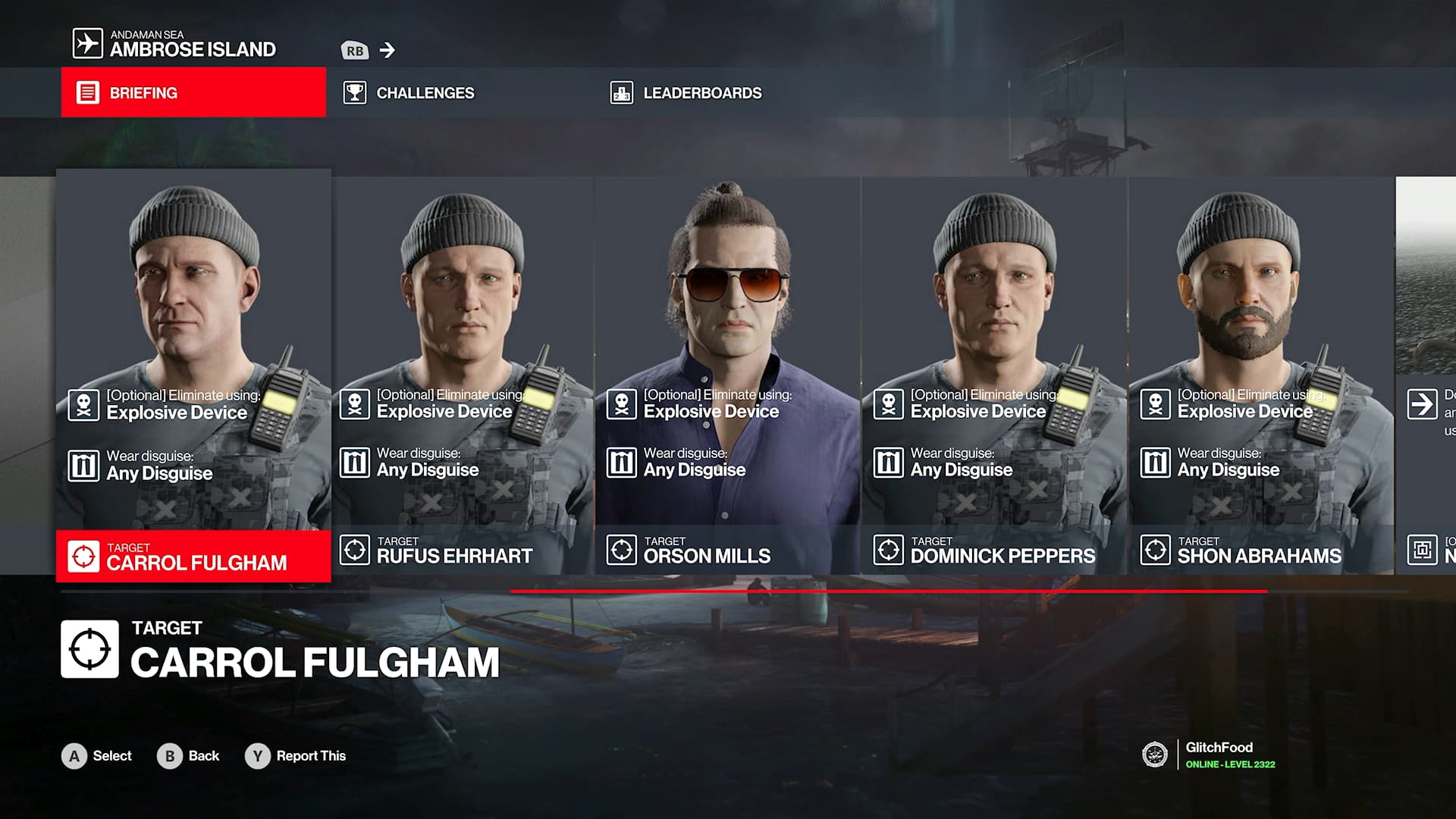
Task: Click the Report This option
Action: (296, 756)
